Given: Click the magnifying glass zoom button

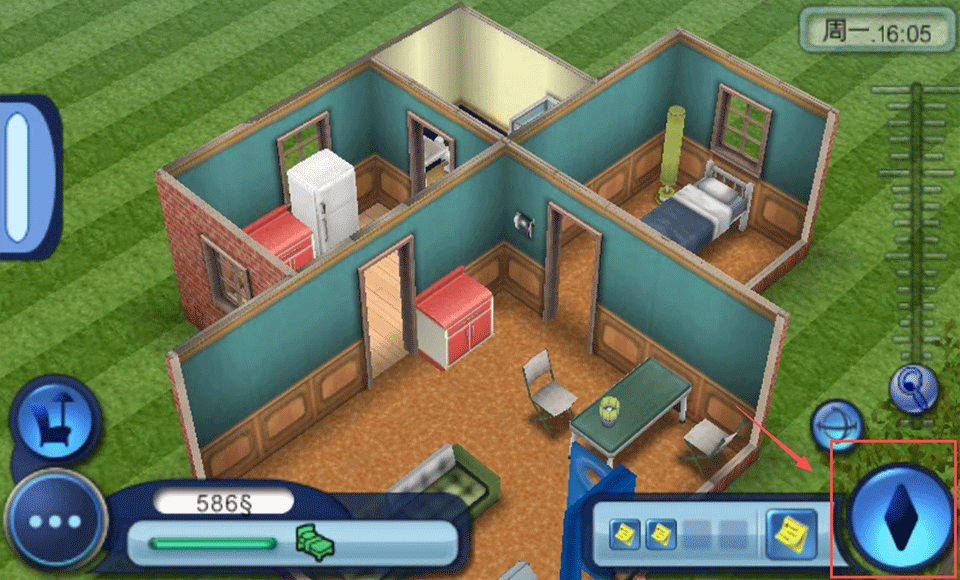Looking at the screenshot, I should 914,385.
